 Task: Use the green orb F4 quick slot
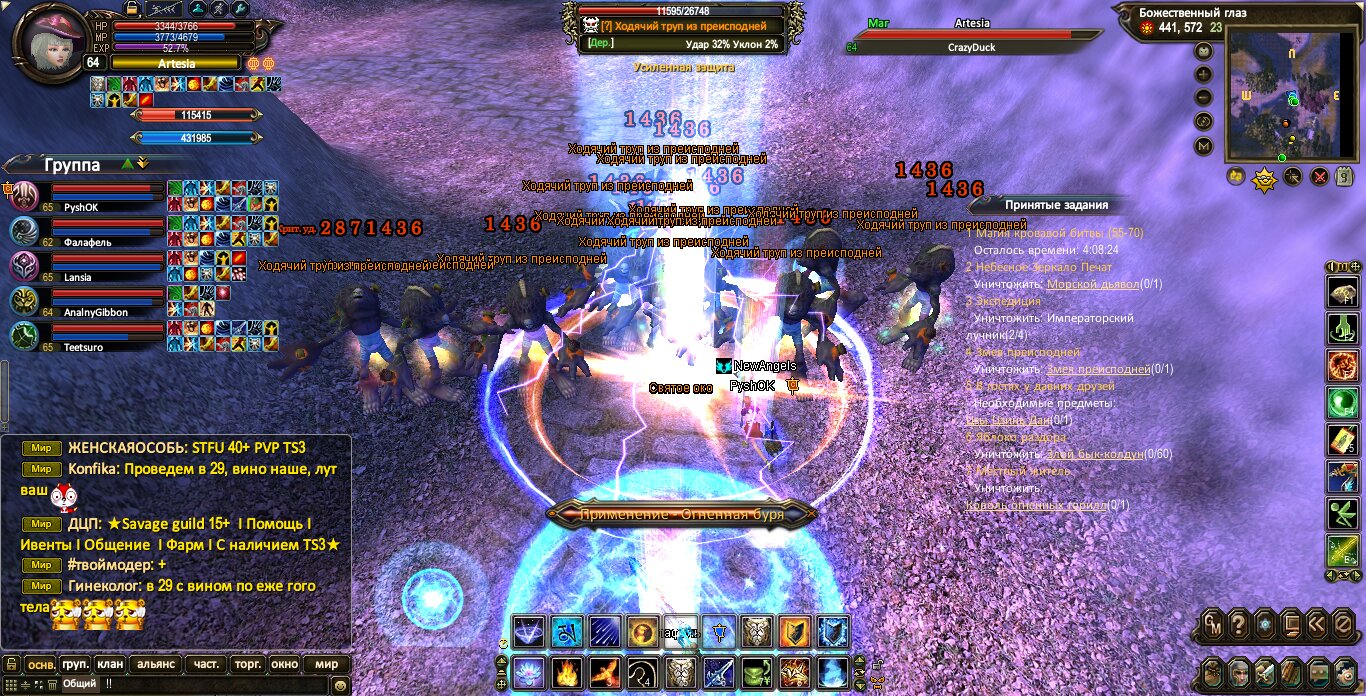(1341, 403)
